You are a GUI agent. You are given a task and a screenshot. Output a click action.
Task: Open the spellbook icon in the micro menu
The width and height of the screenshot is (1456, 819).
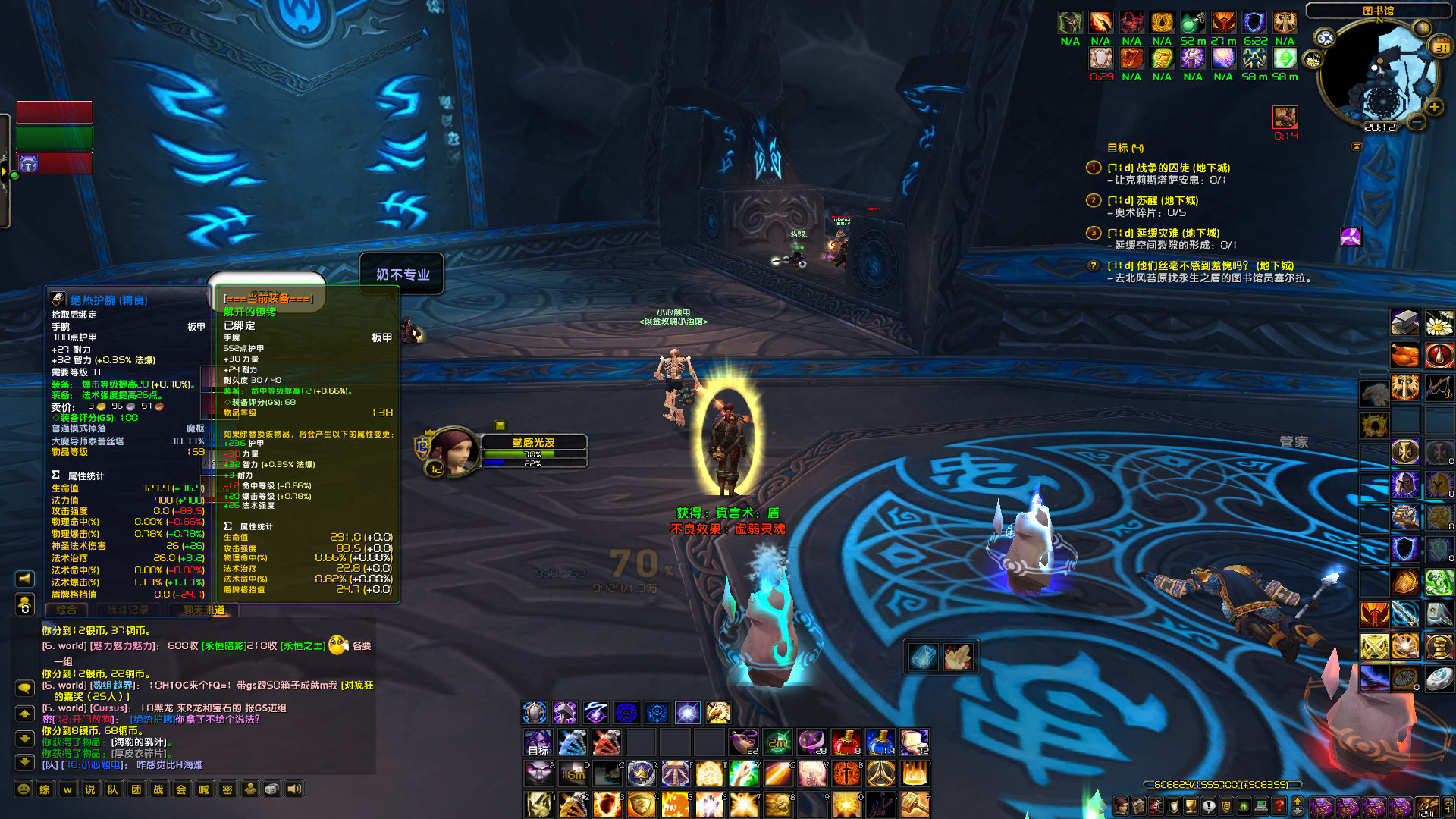pyautogui.click(x=1139, y=805)
